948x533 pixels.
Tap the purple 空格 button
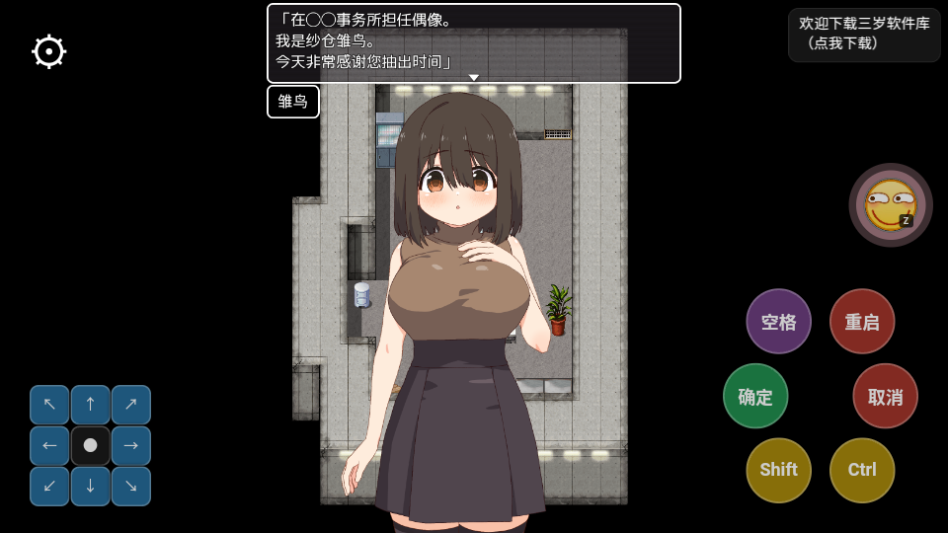(x=778, y=322)
